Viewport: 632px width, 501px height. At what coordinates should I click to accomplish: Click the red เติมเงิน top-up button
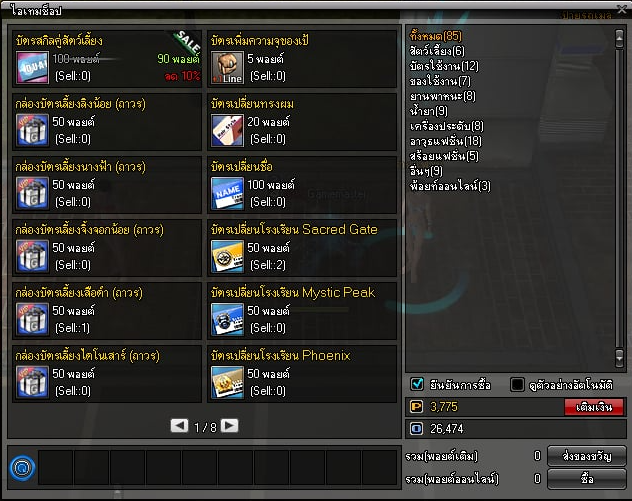pos(594,407)
